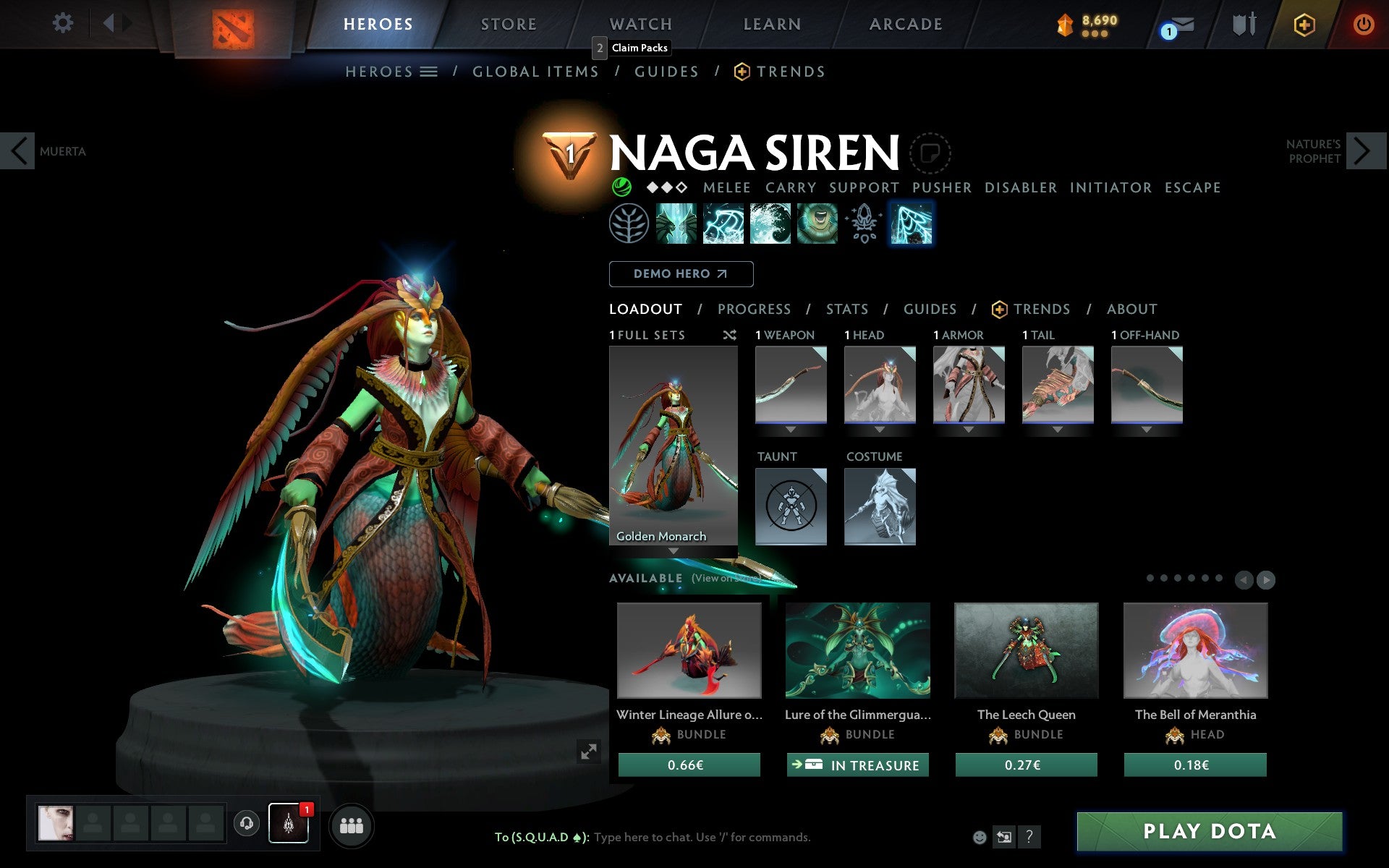Open the hero About section
Screen dimensions: 1389x868
pyautogui.click(x=1131, y=310)
